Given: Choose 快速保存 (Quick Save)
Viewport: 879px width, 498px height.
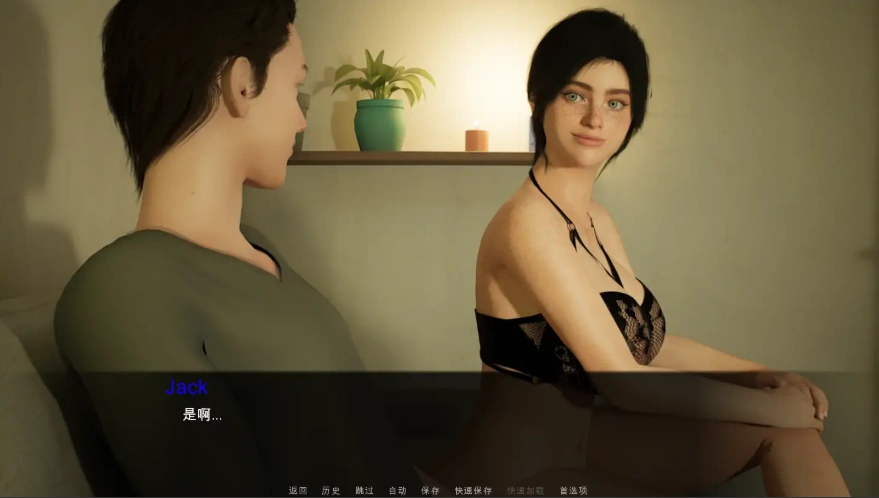Looking at the screenshot, I should click(x=473, y=491).
